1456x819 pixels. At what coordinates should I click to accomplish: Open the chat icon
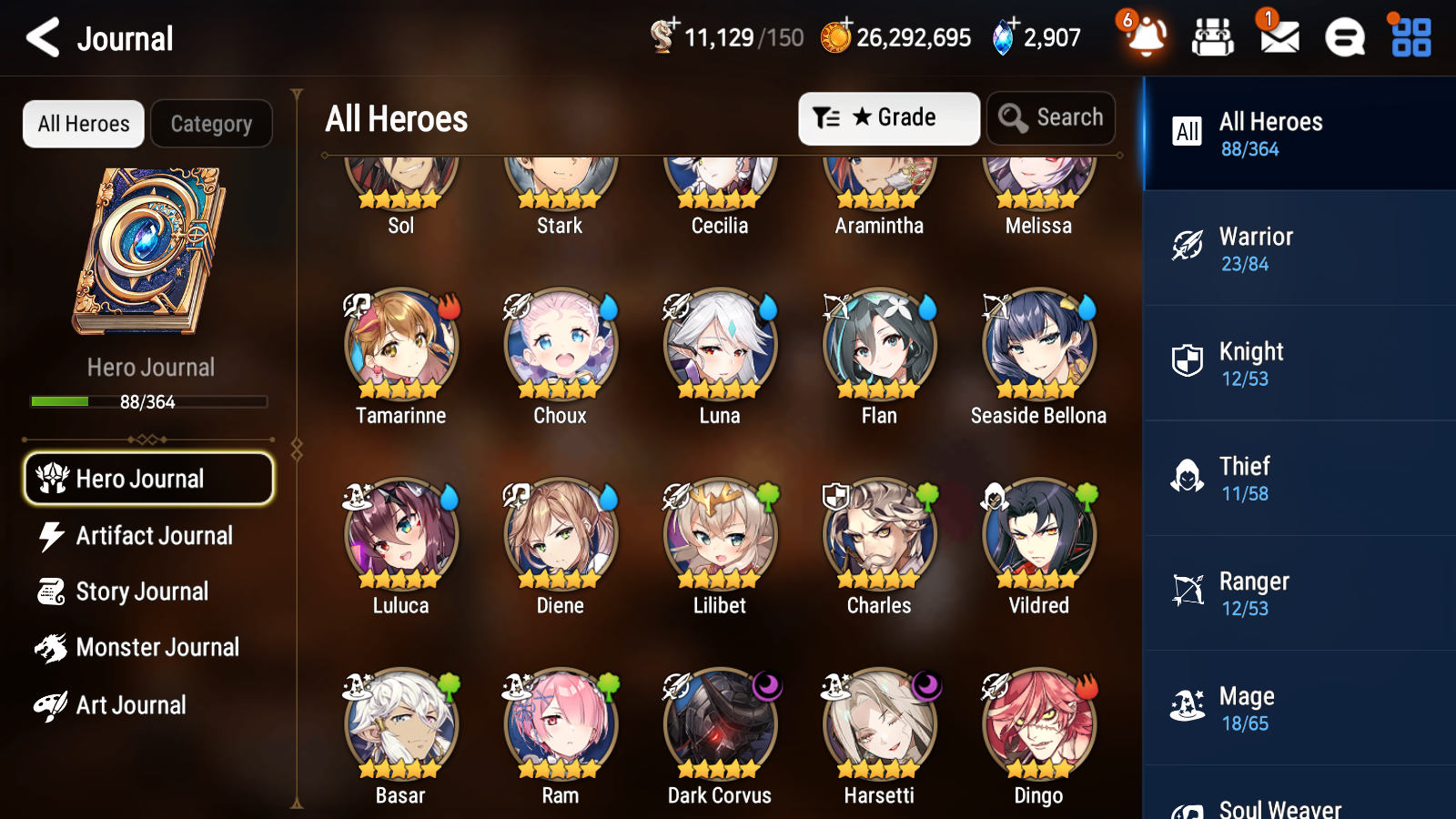click(x=1343, y=38)
